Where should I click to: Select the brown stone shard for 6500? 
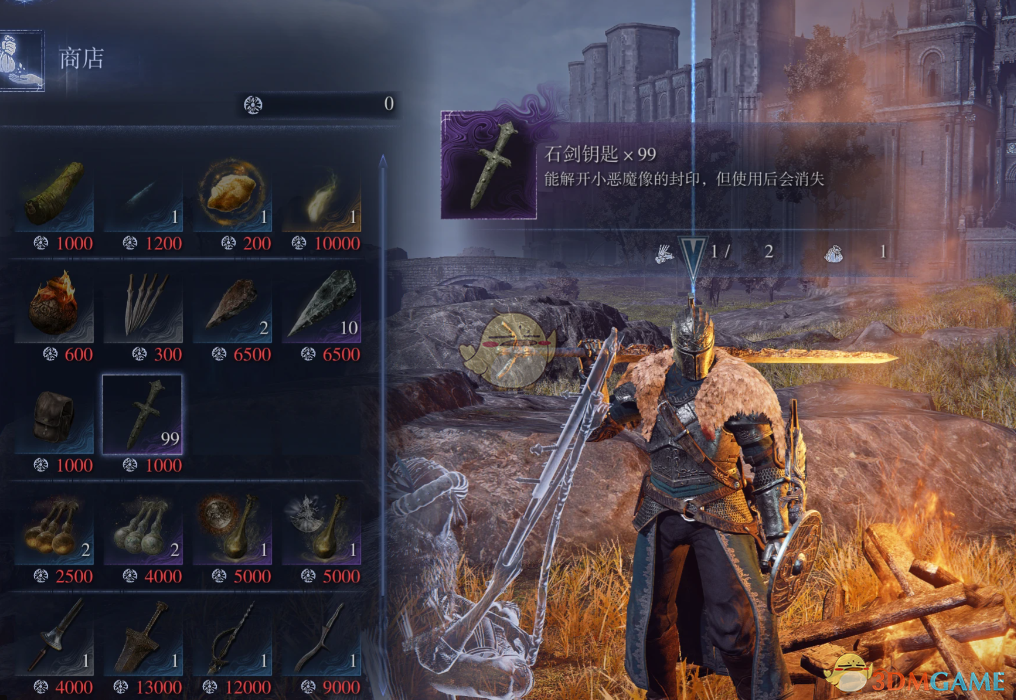232,304
